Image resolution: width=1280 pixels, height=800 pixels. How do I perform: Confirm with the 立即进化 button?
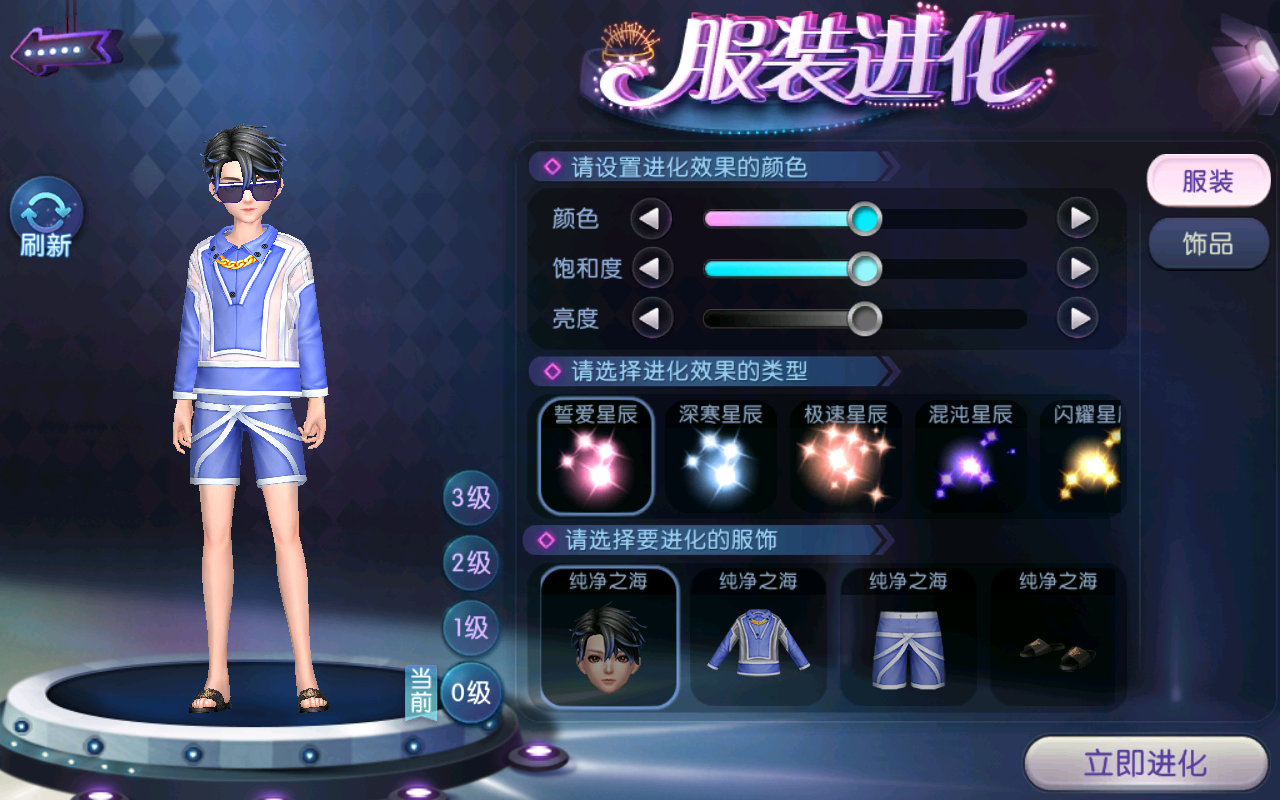[1146, 765]
